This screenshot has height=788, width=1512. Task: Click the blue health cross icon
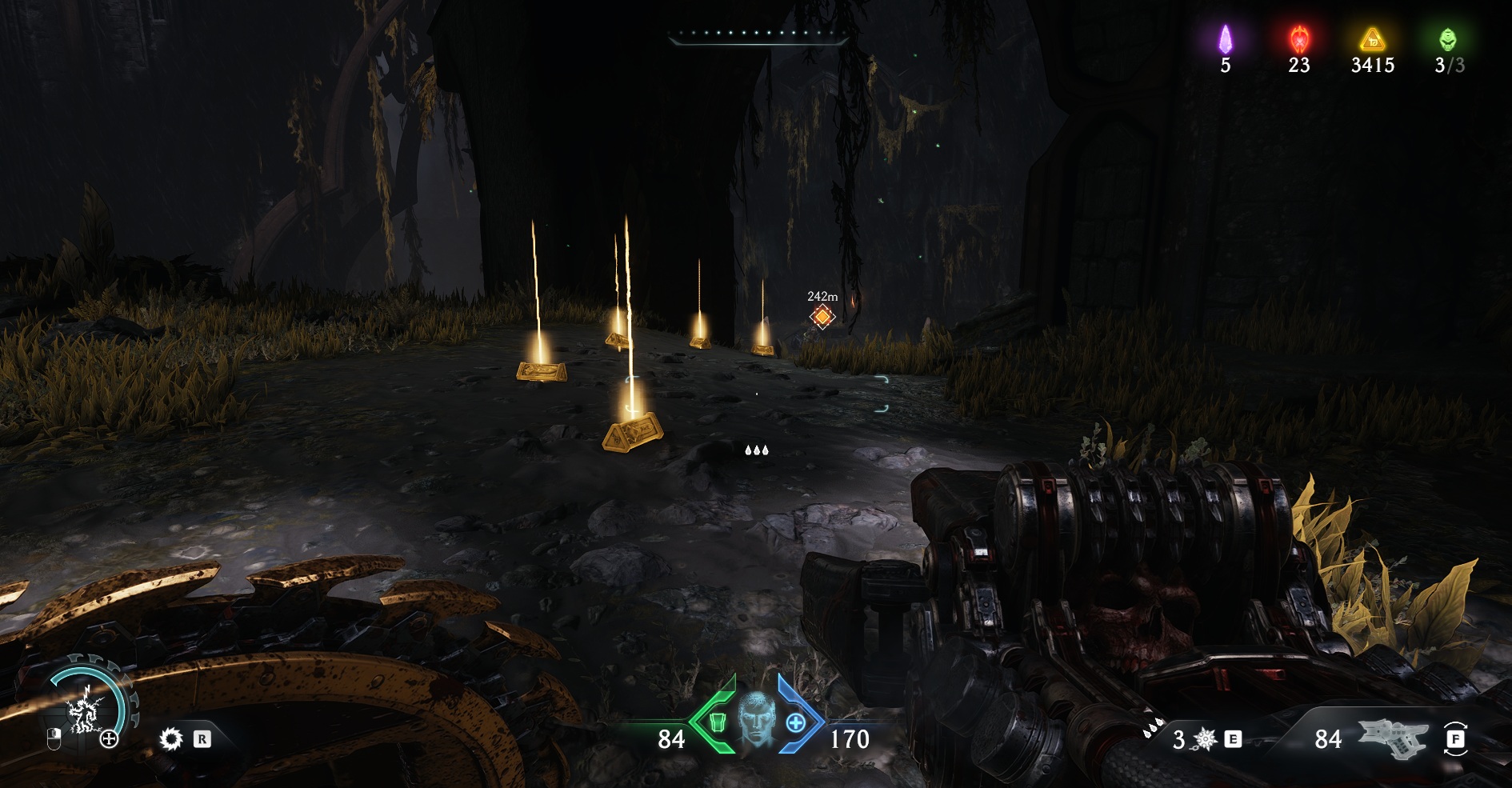[795, 722]
